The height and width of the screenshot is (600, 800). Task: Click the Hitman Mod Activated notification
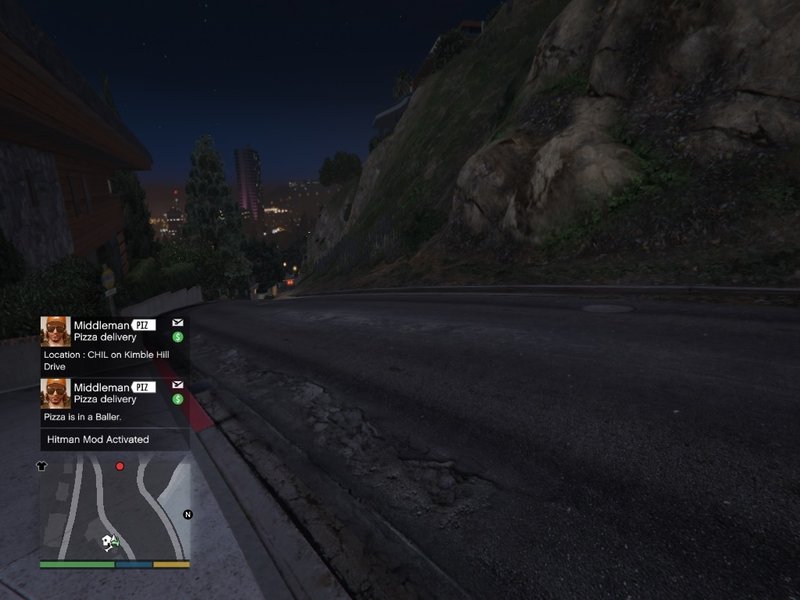click(114, 439)
